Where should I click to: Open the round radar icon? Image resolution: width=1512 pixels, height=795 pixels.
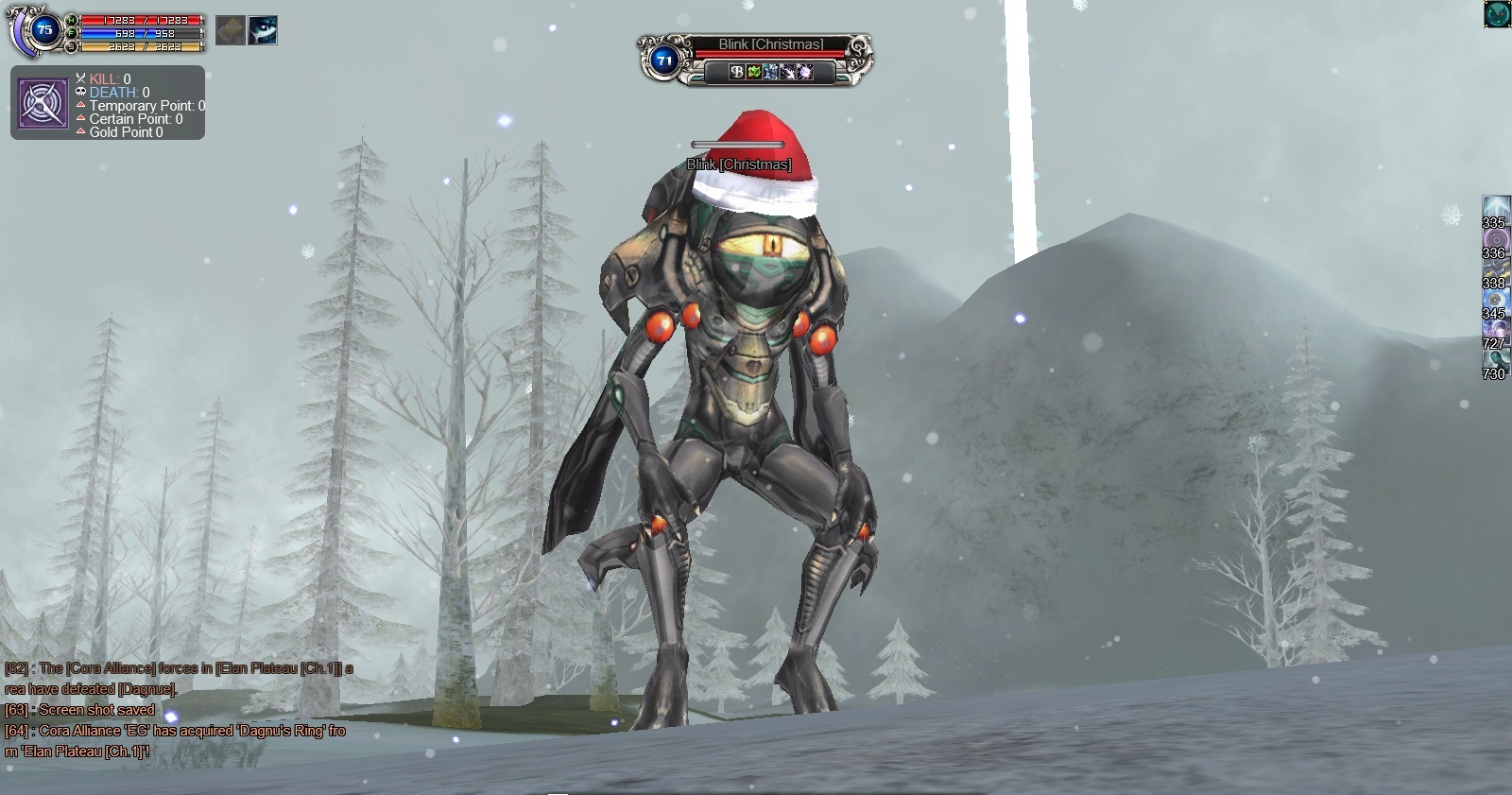coord(1497,13)
